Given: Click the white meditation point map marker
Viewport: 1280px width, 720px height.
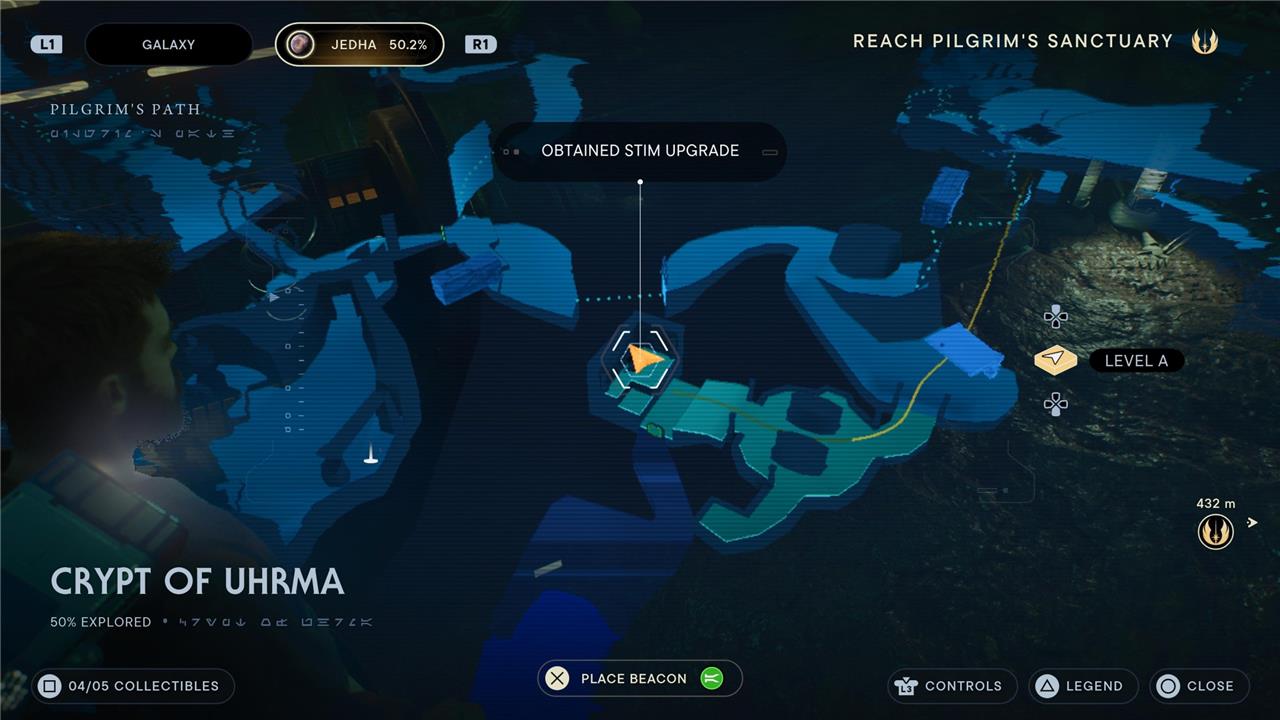Looking at the screenshot, I should (x=371, y=456).
